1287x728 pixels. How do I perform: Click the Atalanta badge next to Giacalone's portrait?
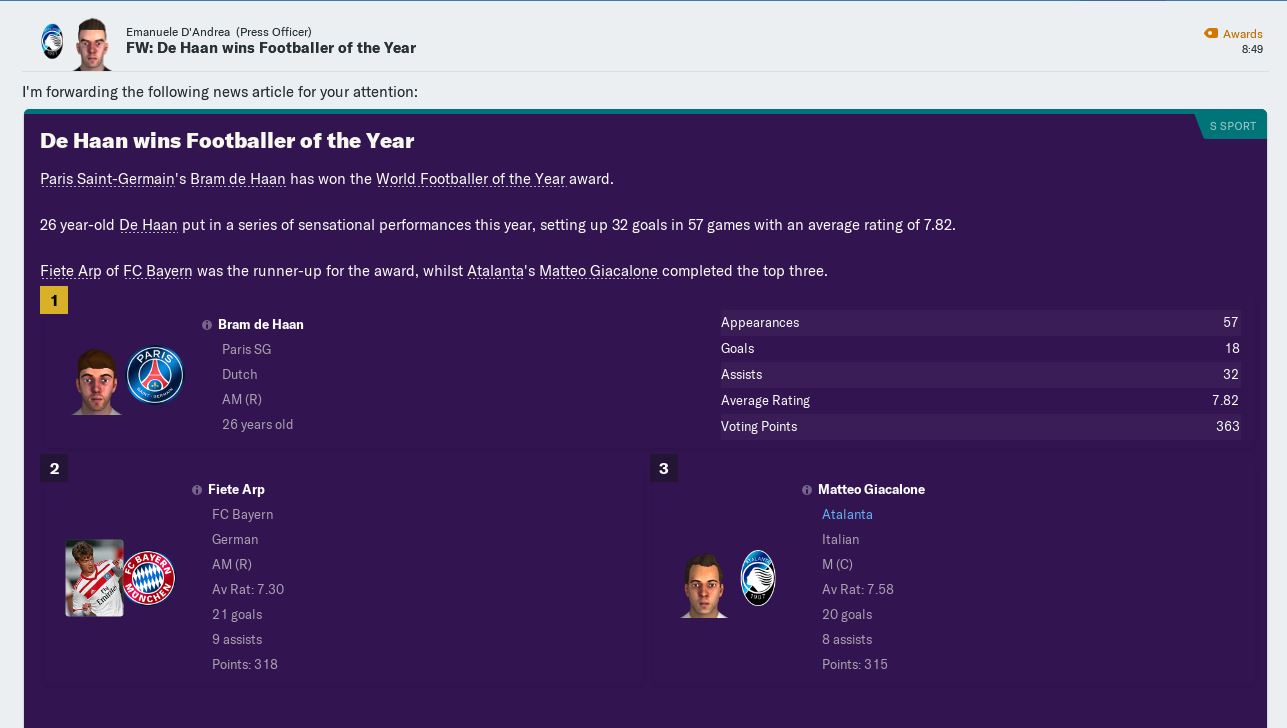point(758,578)
